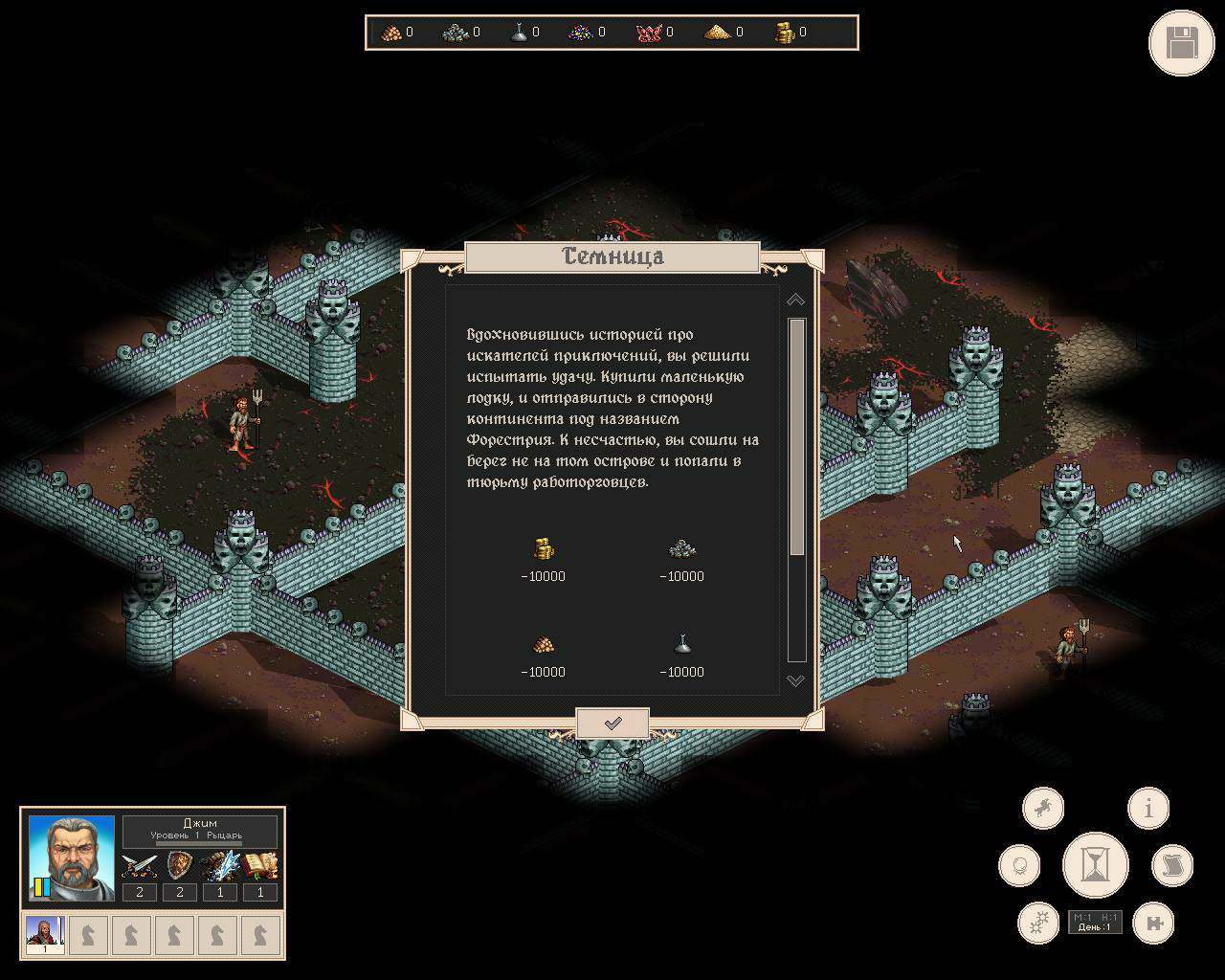
Task: Click the red crystals resource icon in top bar
Action: point(648,33)
